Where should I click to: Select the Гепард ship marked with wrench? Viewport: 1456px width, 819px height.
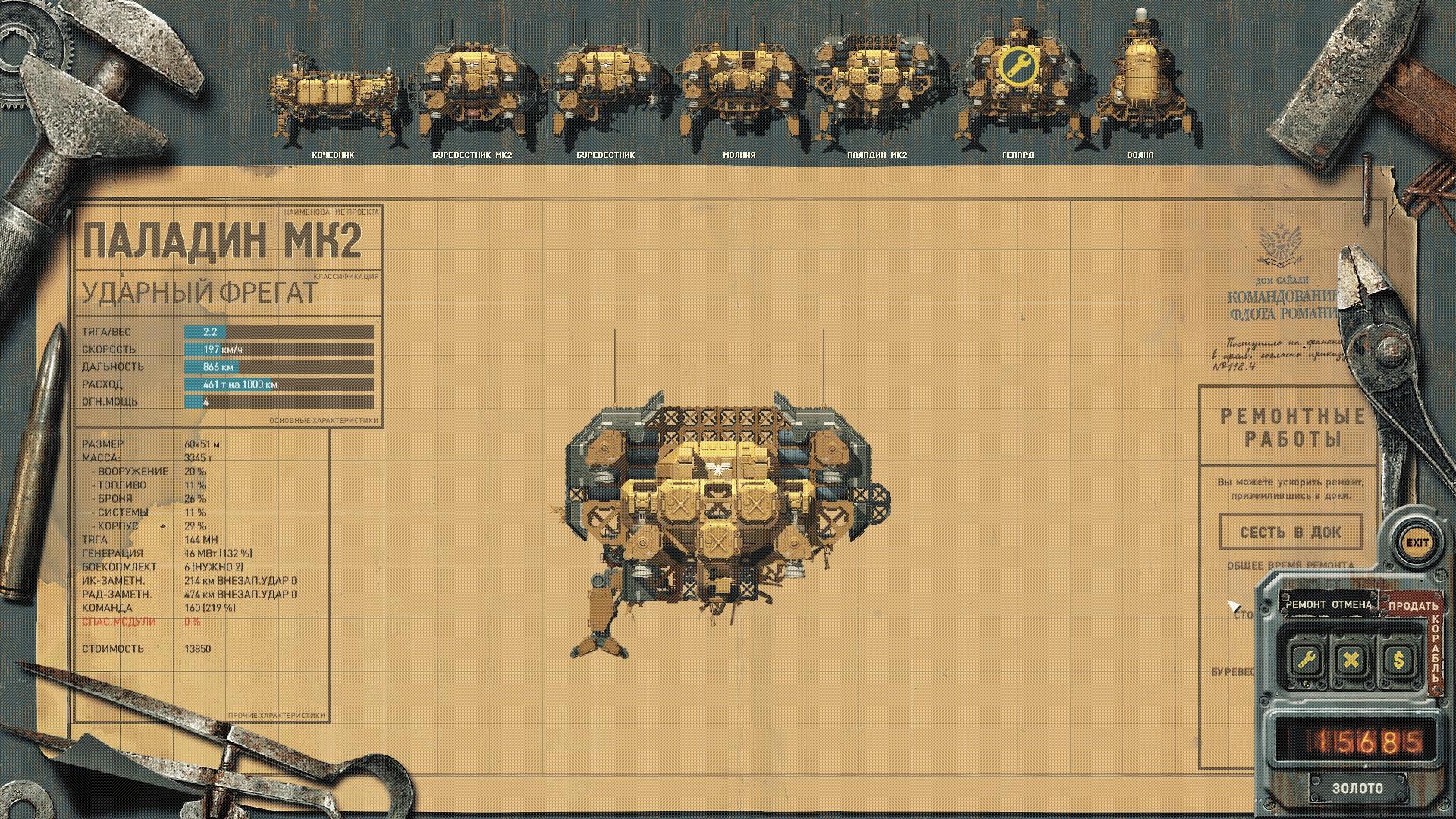point(1017,87)
